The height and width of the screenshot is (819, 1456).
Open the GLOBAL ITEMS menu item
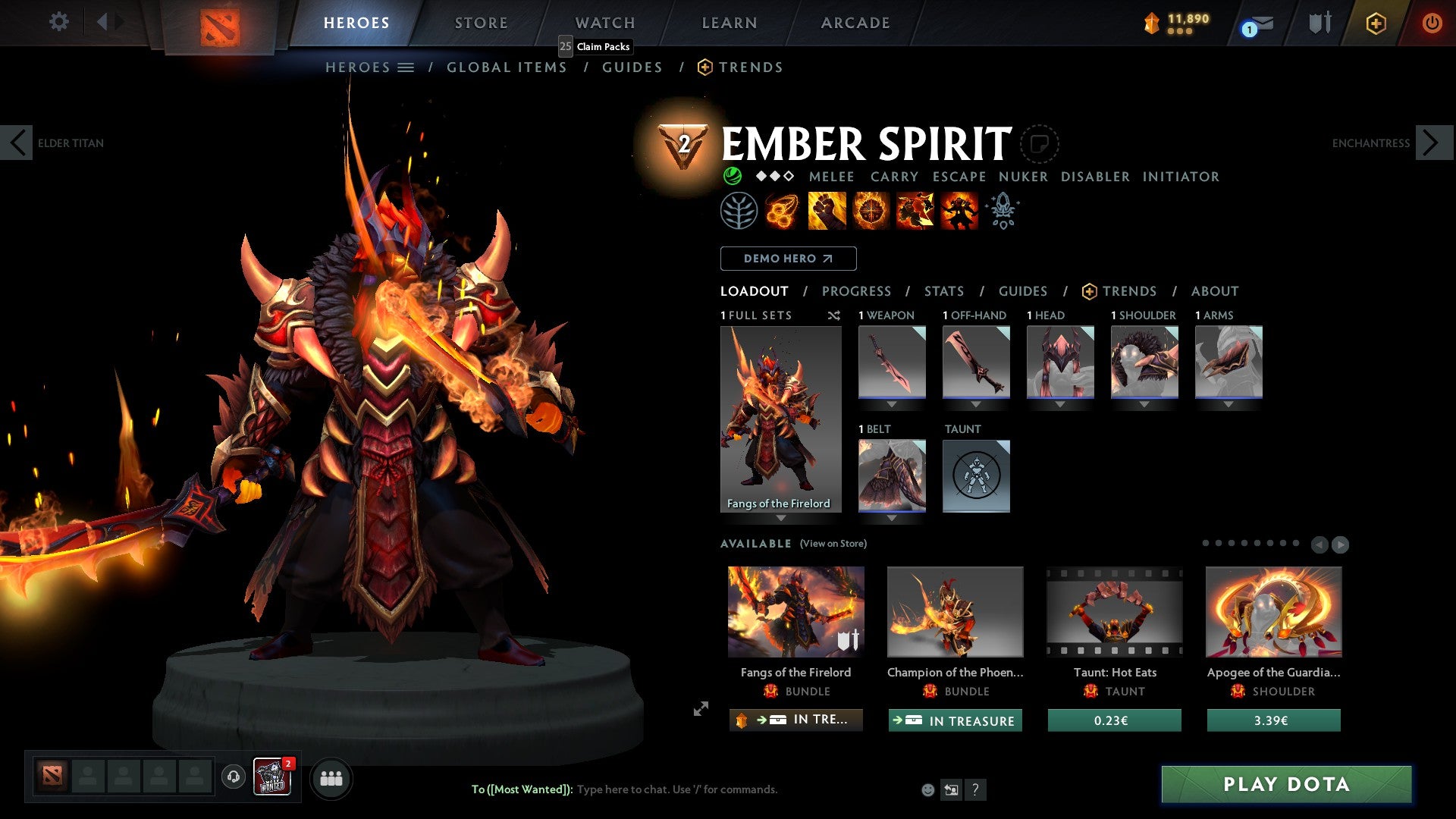click(507, 67)
